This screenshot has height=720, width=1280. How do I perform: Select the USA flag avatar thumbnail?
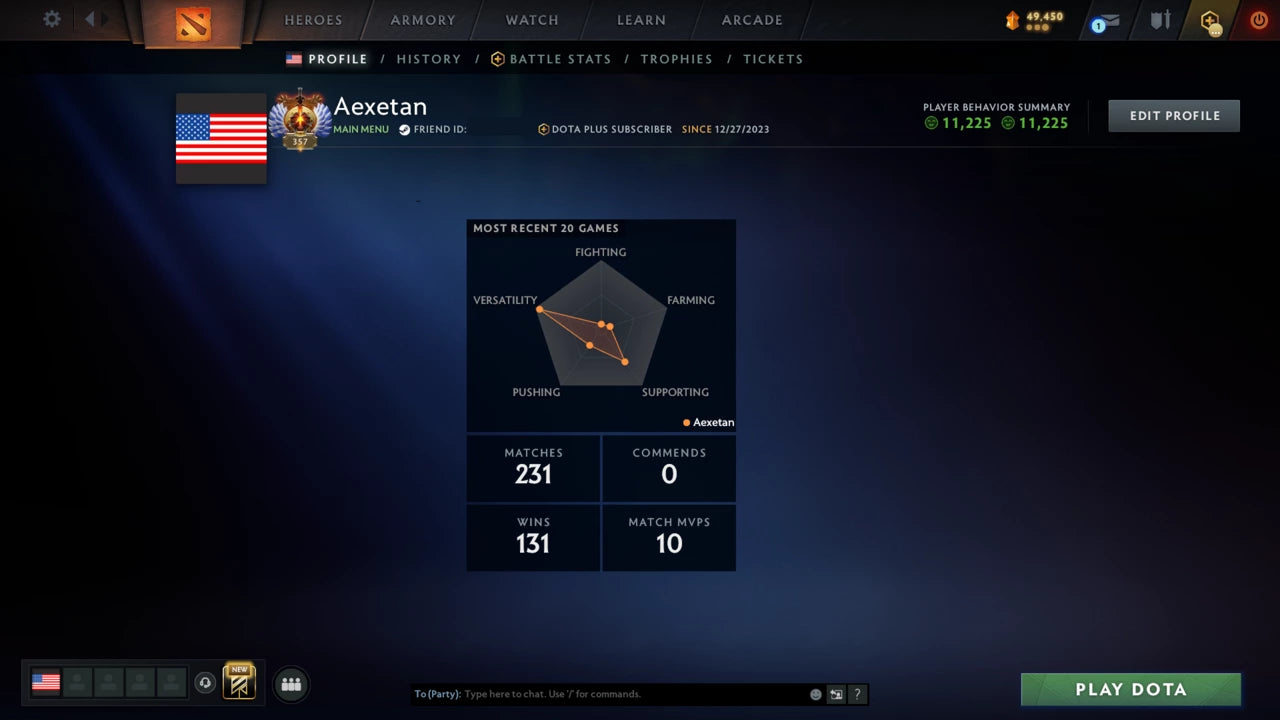click(x=45, y=682)
